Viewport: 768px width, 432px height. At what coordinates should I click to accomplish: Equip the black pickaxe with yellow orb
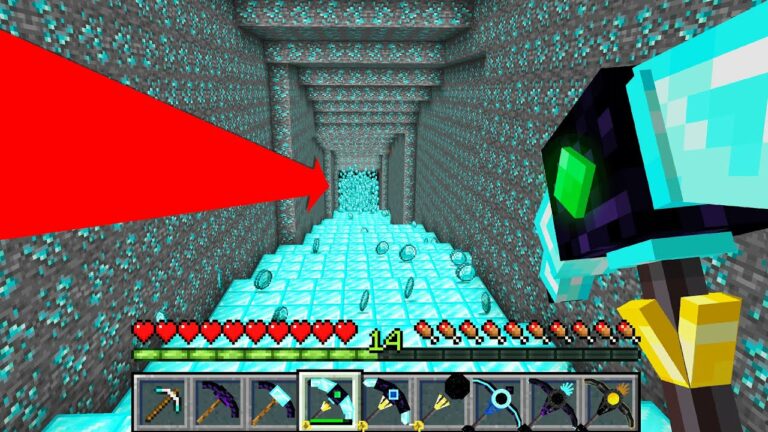tap(608, 400)
